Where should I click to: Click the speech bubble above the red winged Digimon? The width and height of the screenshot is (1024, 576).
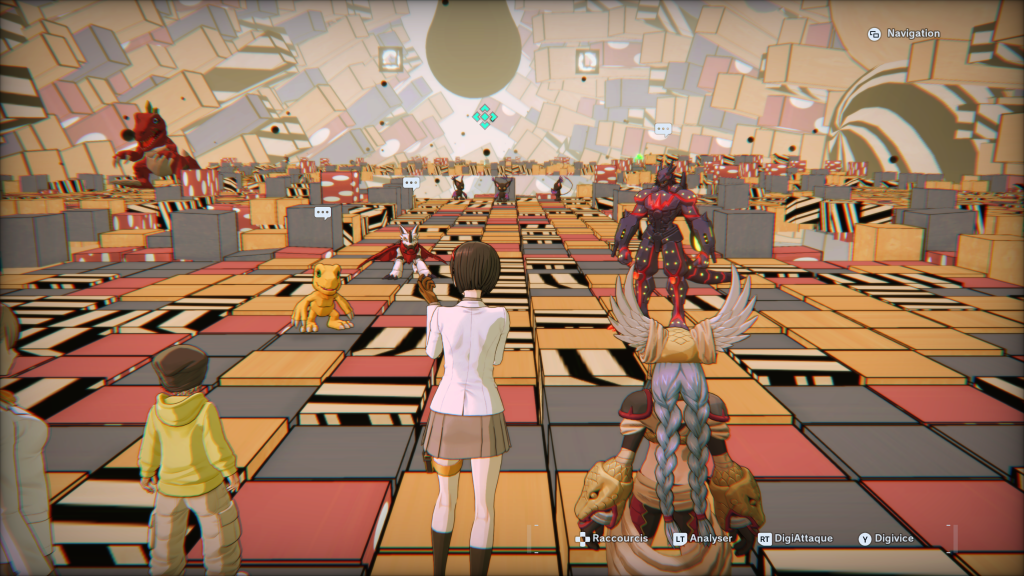pyautogui.click(x=410, y=183)
